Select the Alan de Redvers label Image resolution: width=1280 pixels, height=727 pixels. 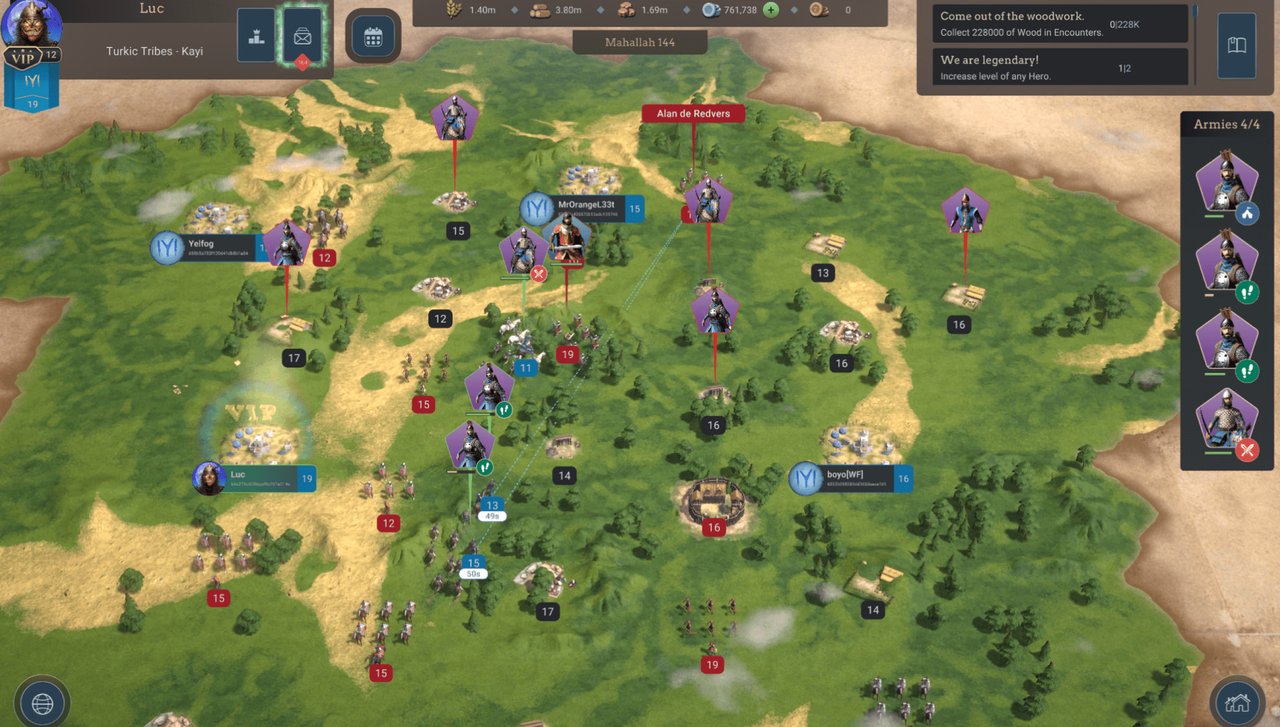[x=693, y=114]
